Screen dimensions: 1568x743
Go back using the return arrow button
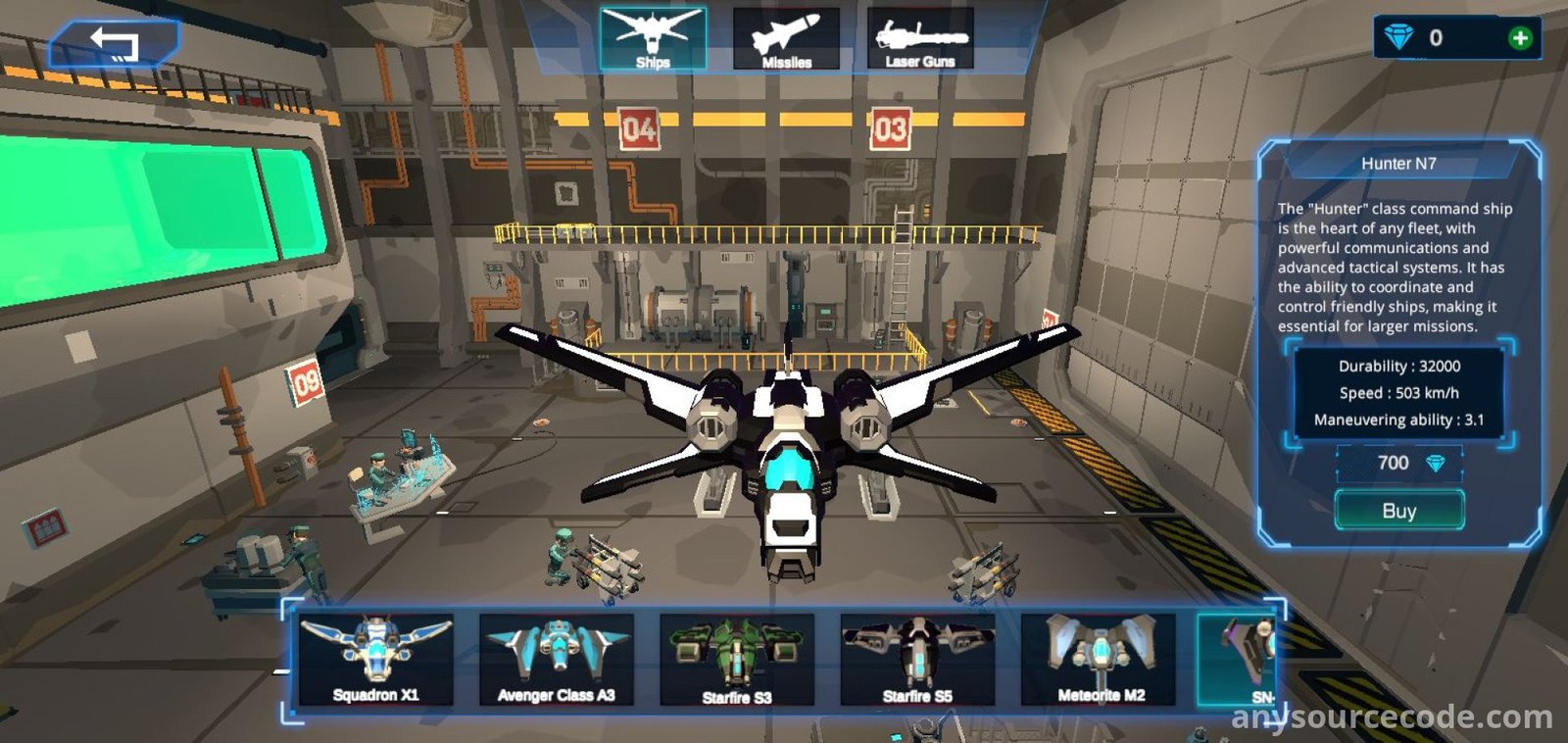(115, 44)
